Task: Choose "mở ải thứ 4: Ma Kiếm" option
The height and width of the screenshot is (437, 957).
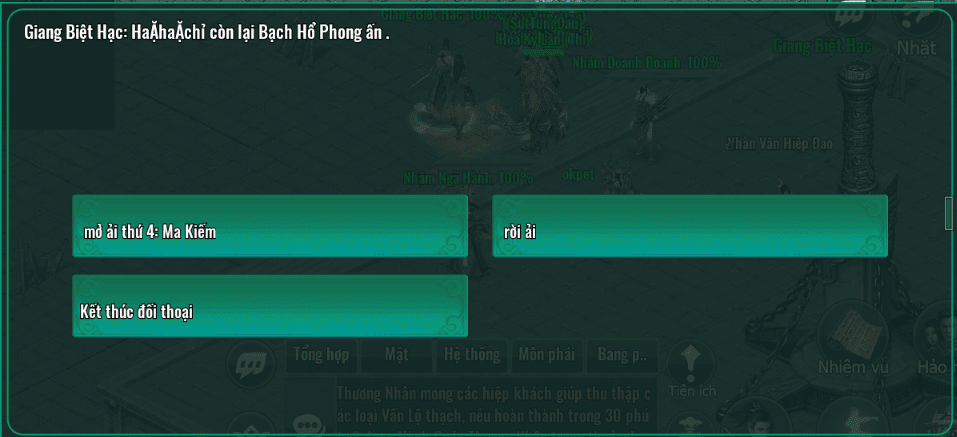Action: tap(269, 226)
